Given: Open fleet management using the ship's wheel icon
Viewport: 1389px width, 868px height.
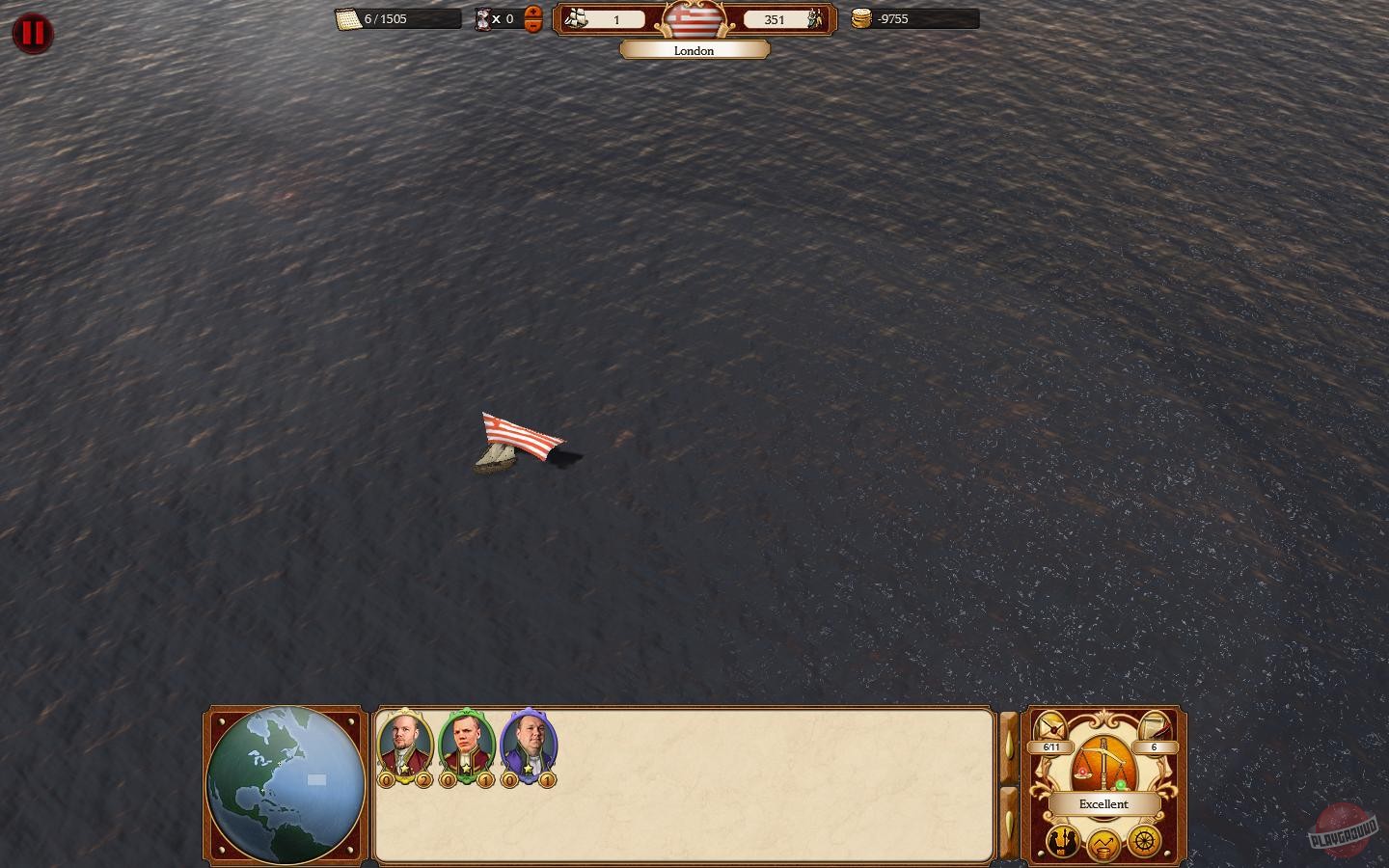Looking at the screenshot, I should [x=1144, y=842].
